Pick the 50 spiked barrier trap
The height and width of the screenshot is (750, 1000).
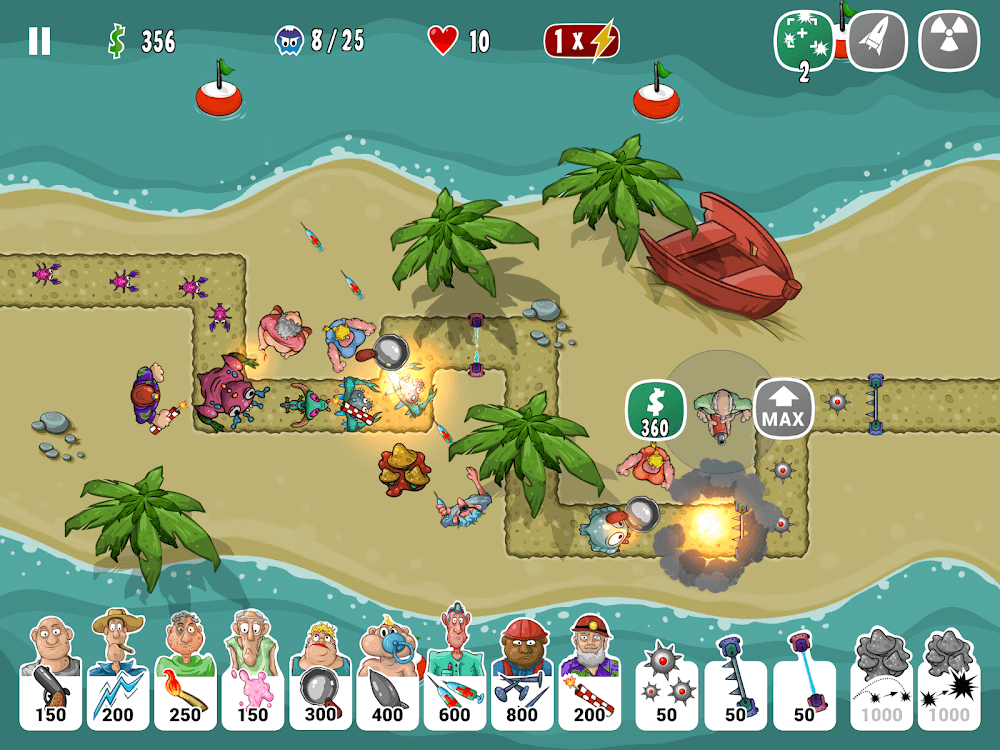point(735,680)
